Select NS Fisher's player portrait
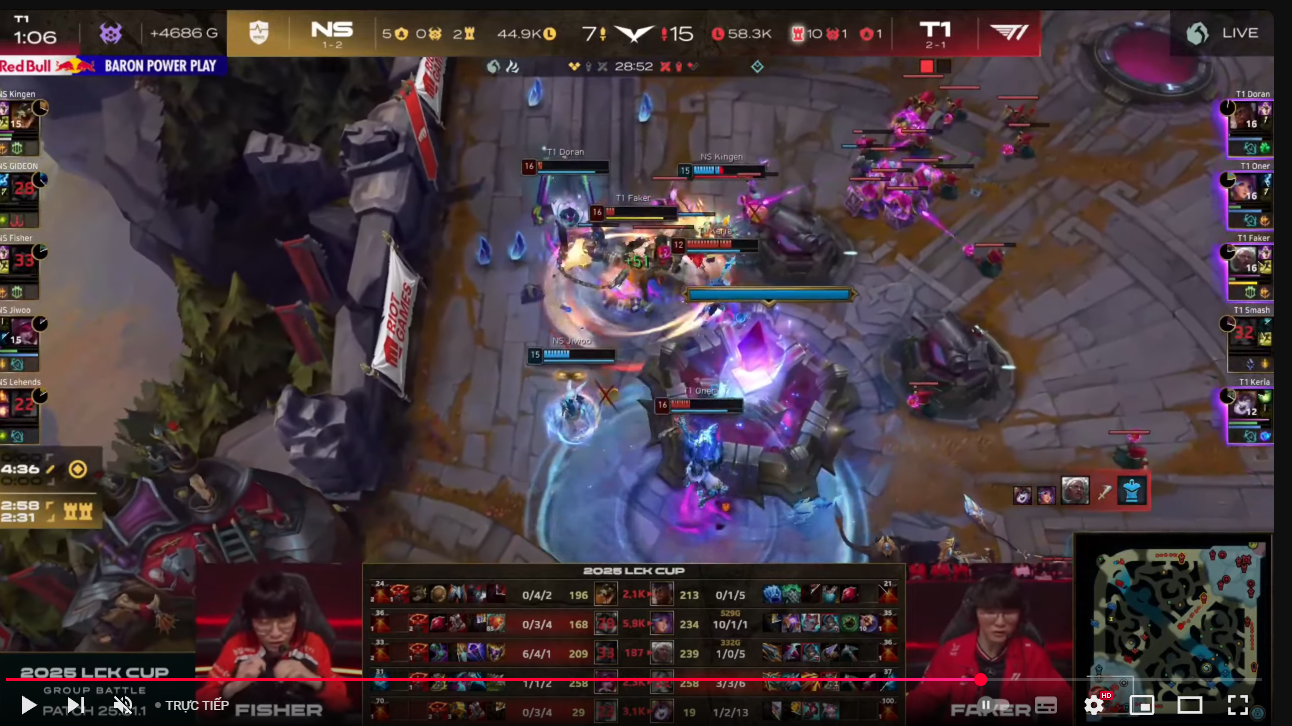Image resolution: width=1292 pixels, height=726 pixels. point(20,260)
